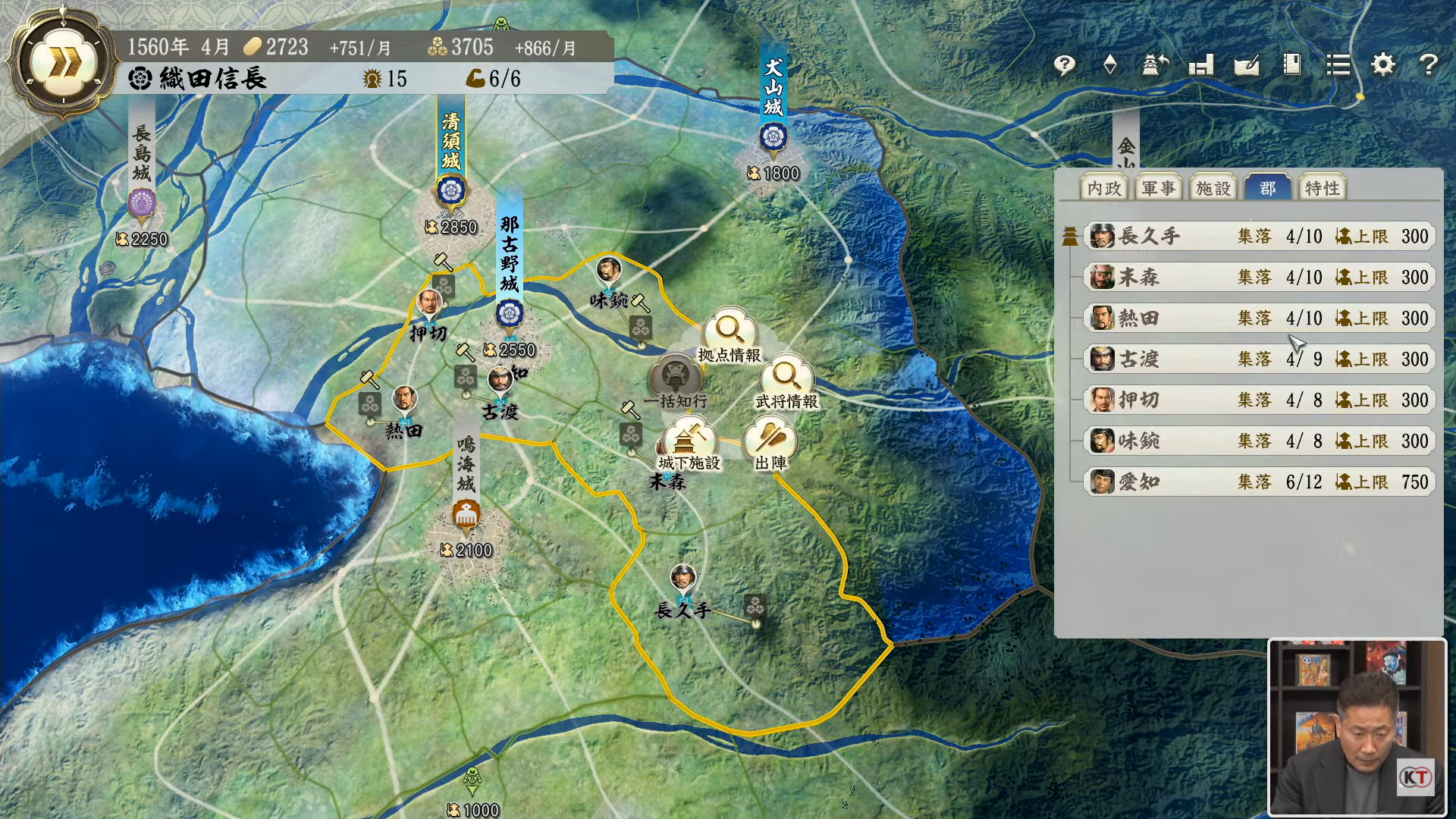Choose the 末森 district row
1456x819 pixels.
[1259, 278]
